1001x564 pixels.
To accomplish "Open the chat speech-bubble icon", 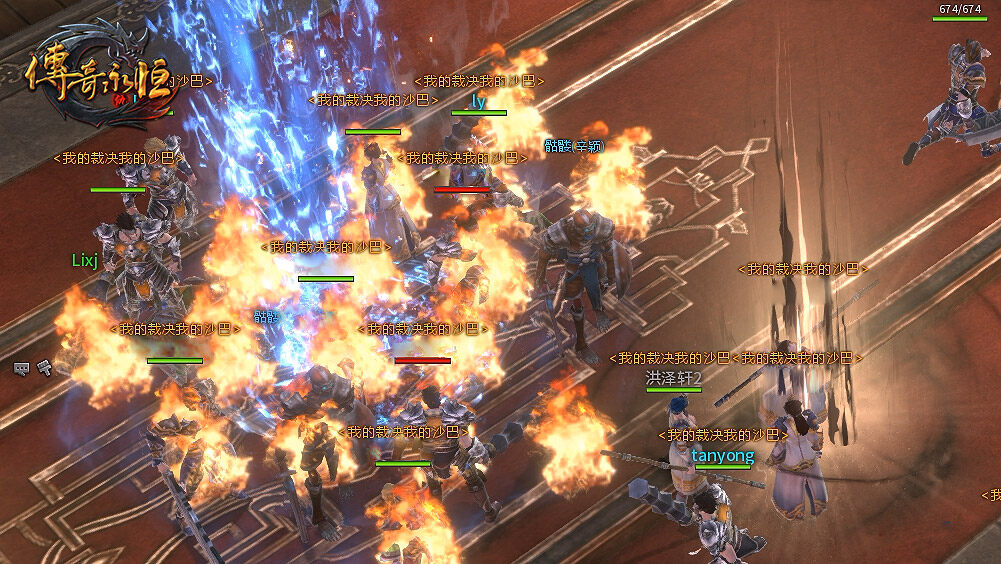I will 21,368.
